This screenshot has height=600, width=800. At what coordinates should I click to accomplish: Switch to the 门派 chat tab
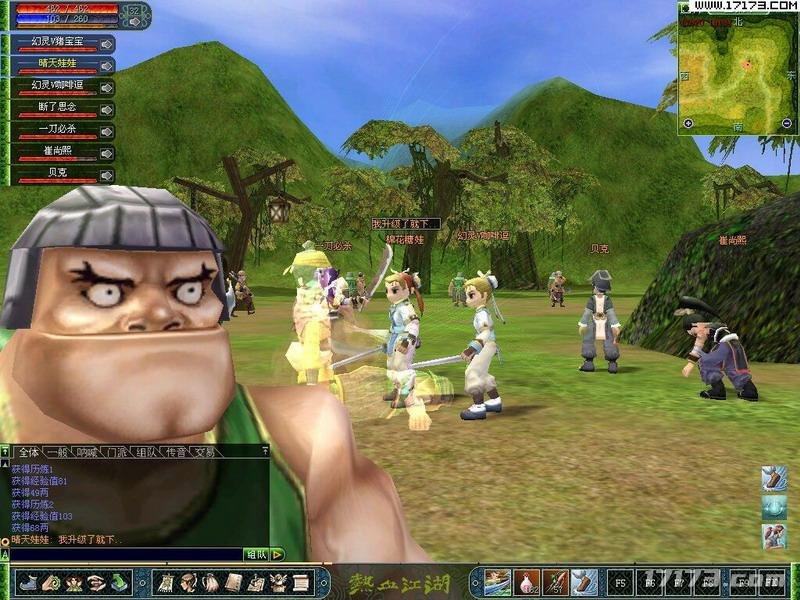(117, 452)
